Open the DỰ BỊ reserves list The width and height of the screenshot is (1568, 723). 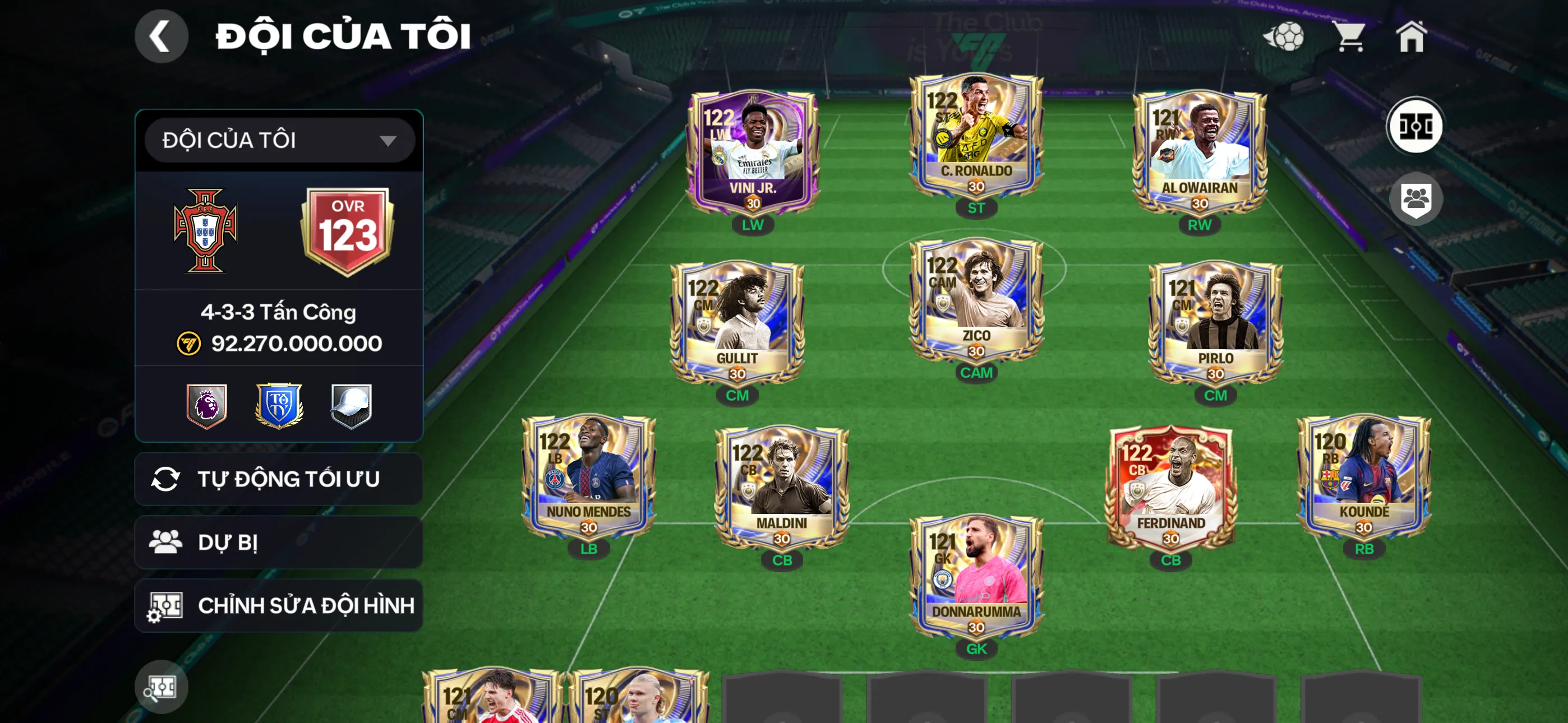coord(279,543)
